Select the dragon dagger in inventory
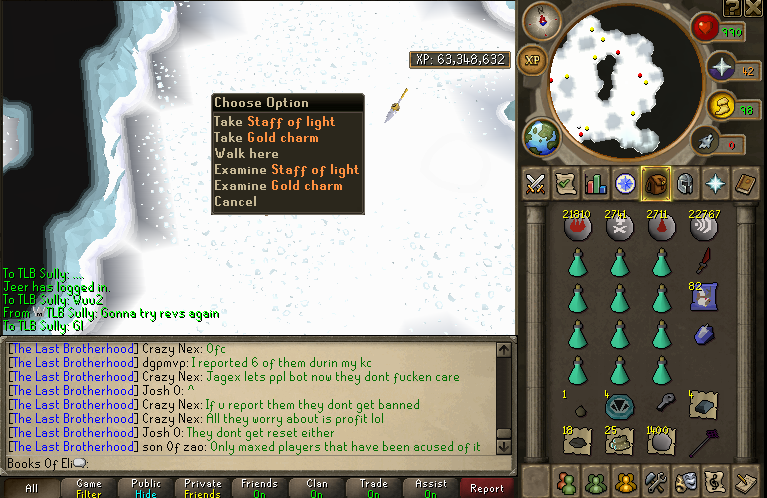The image size is (767, 498). [x=704, y=262]
